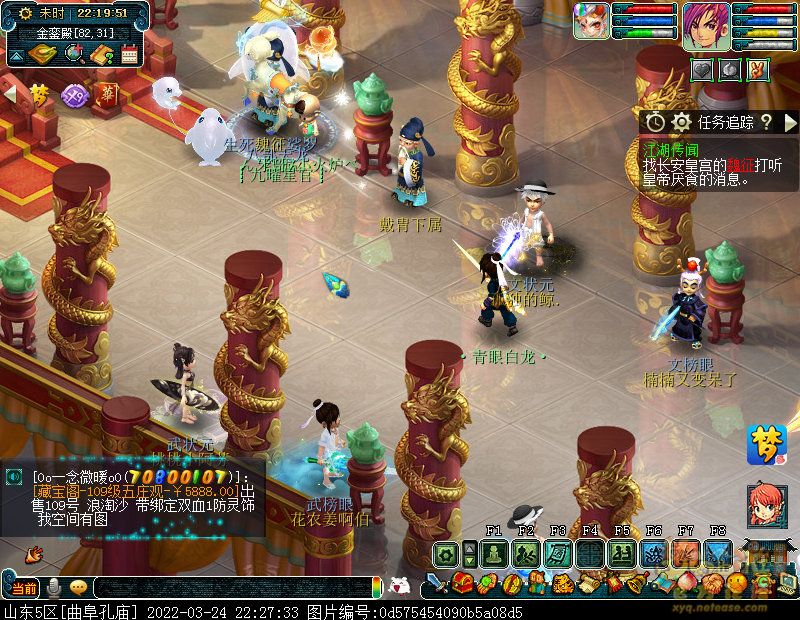Image resolution: width=800 pixels, height=620 pixels.
Task: Activate the F1 skill shortcut slot
Action: [x=493, y=554]
